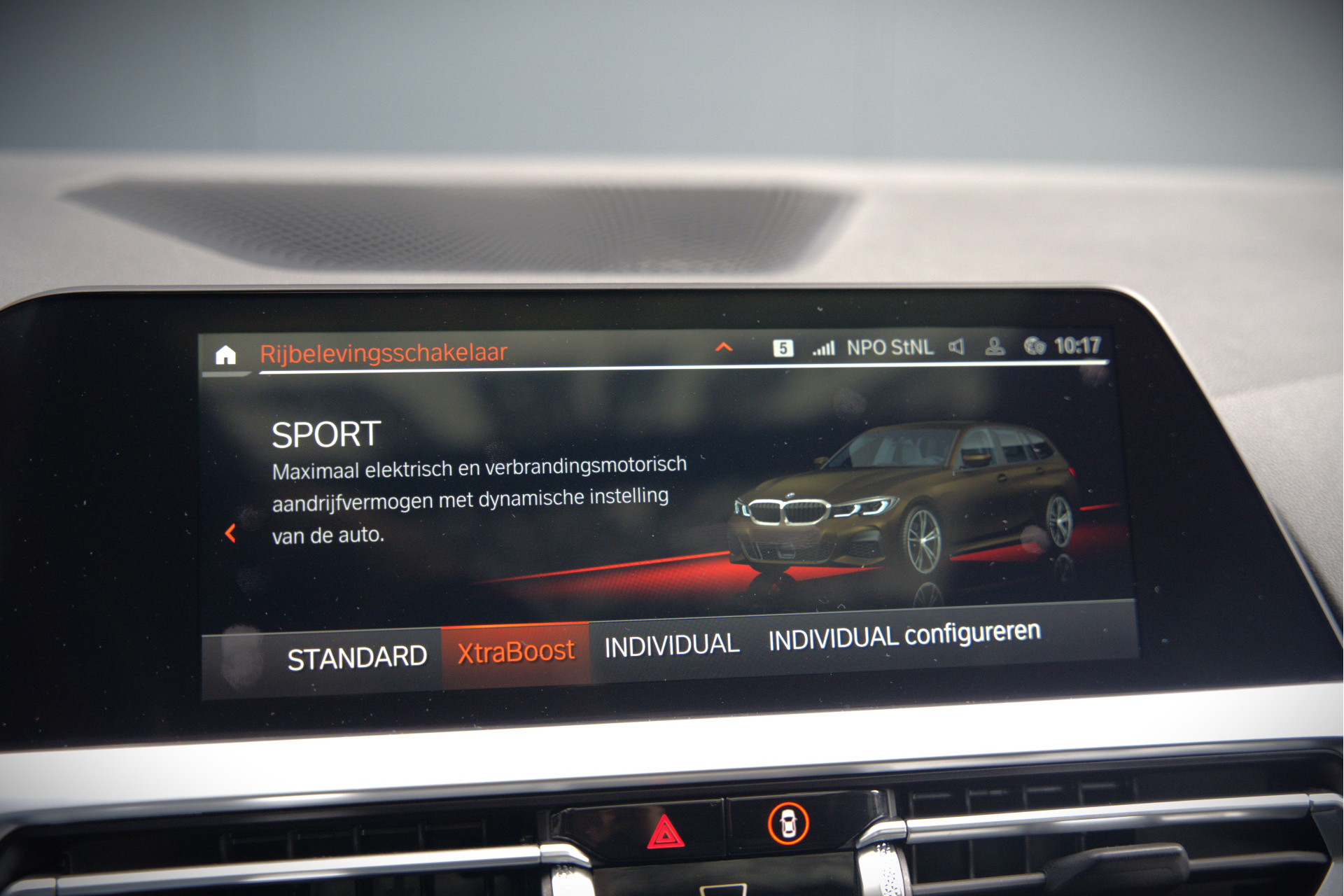
Task: Open INDIVIDUAL configureren settings
Action: coord(904,636)
